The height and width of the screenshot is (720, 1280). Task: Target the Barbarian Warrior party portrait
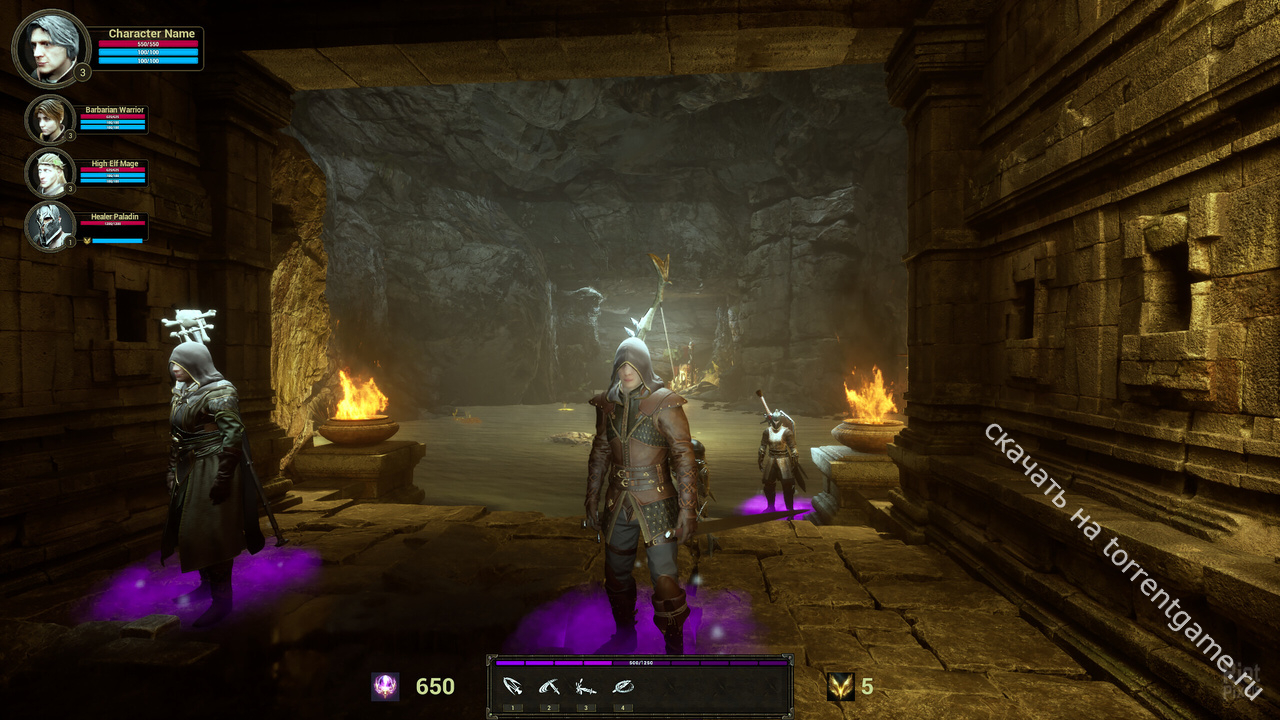[x=49, y=119]
